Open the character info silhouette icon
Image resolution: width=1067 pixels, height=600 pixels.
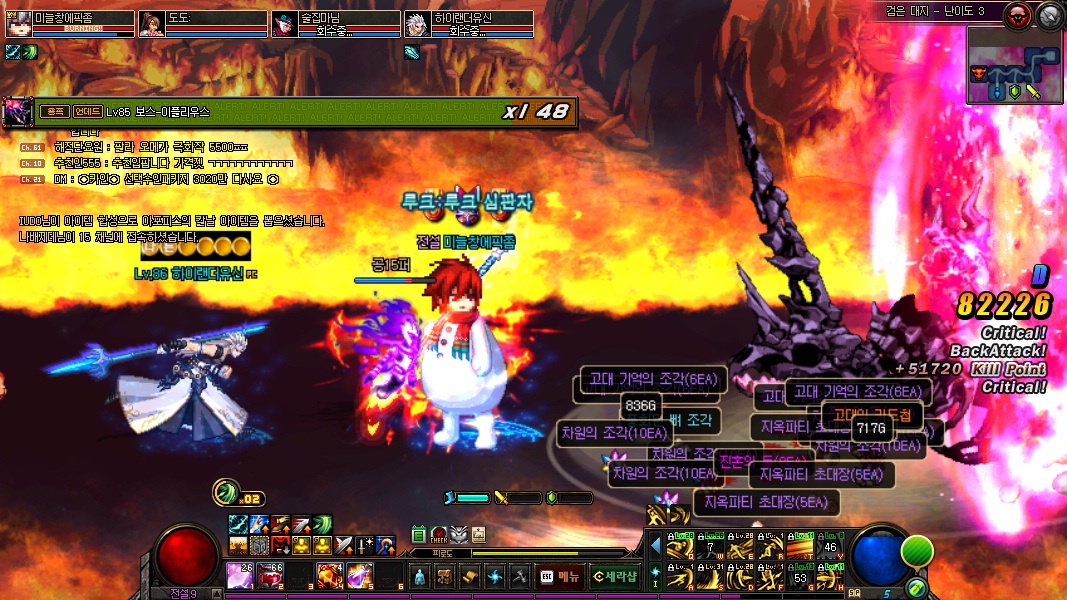[x=419, y=576]
